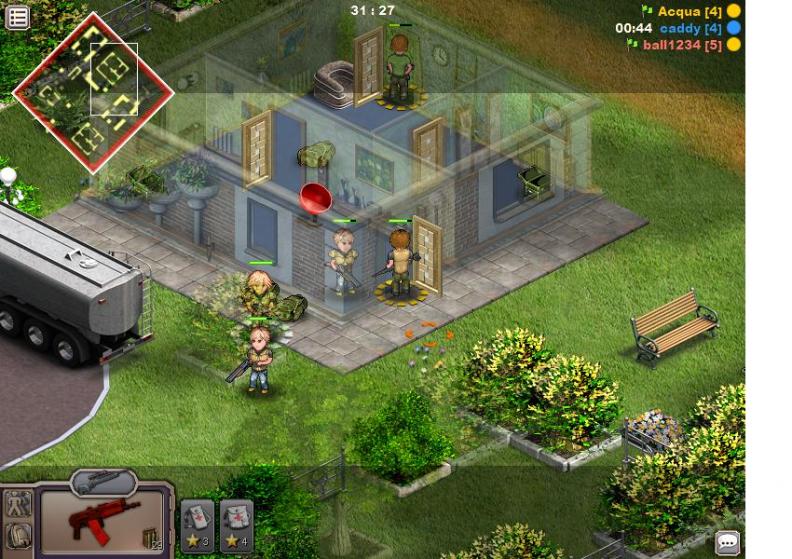The width and height of the screenshot is (792, 559).
Task: Open the game menu list button
Action: coord(17,18)
